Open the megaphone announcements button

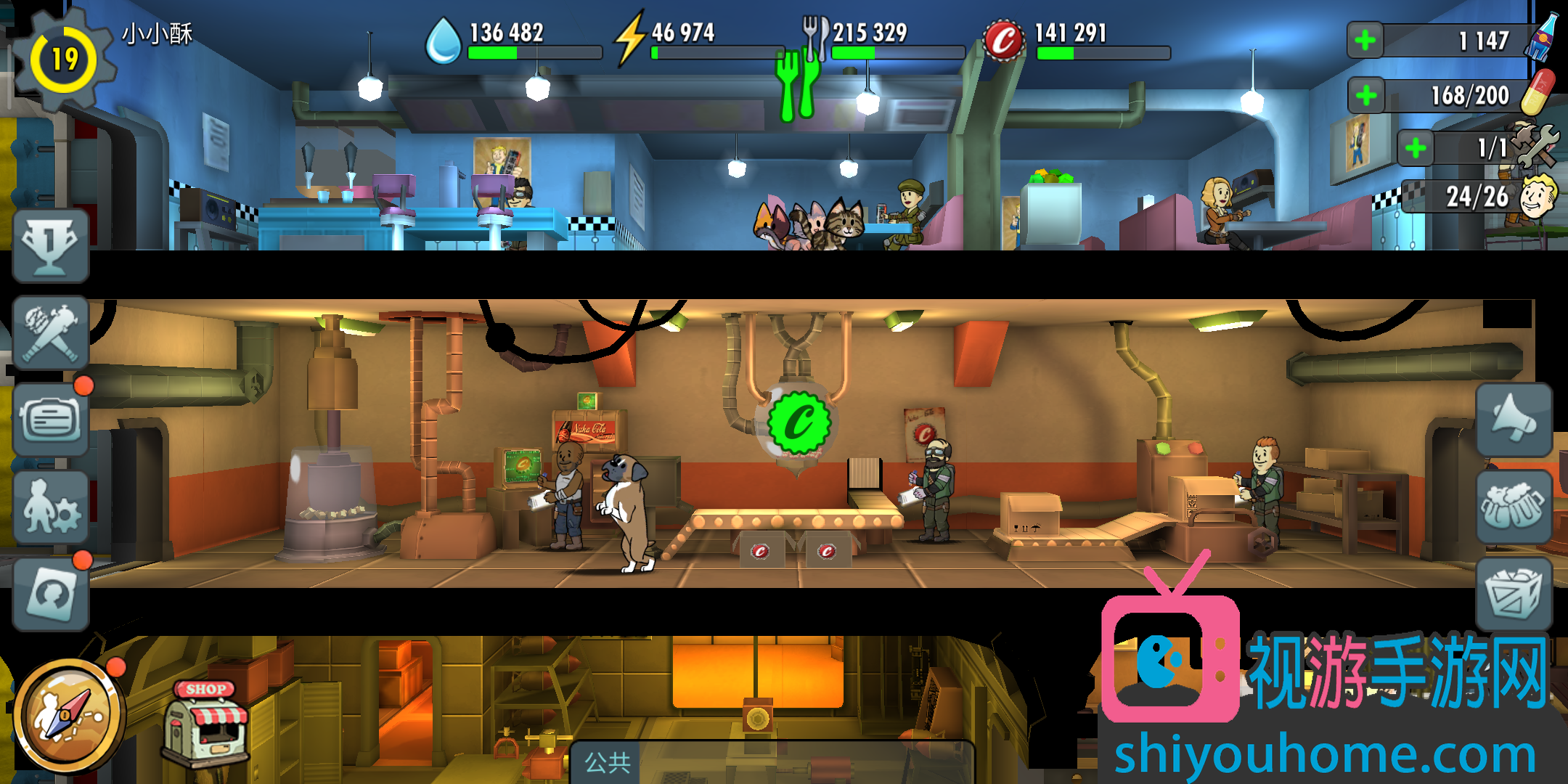pos(1514,420)
